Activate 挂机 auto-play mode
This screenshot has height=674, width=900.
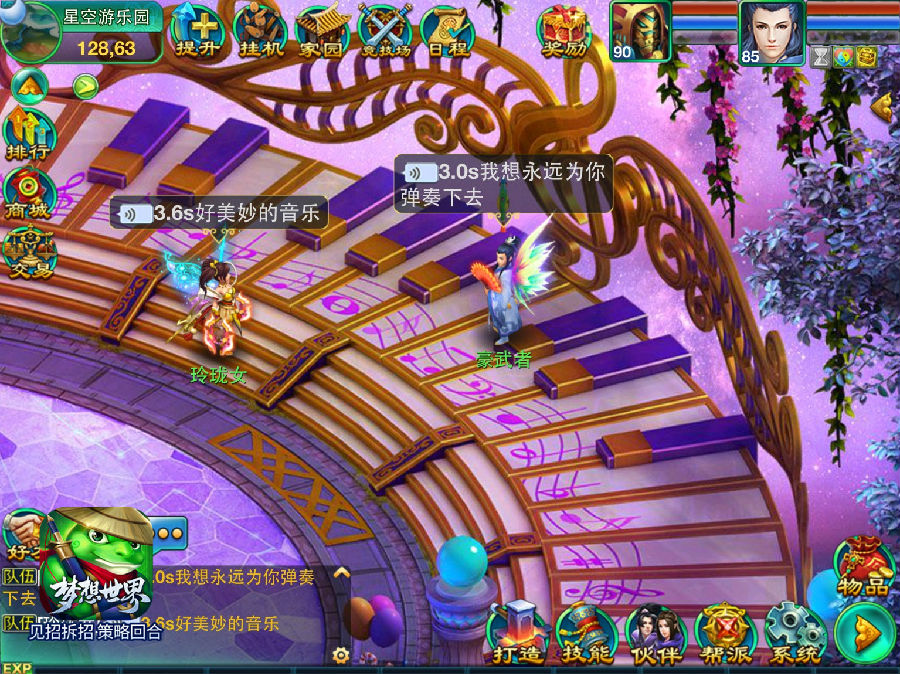(x=258, y=30)
